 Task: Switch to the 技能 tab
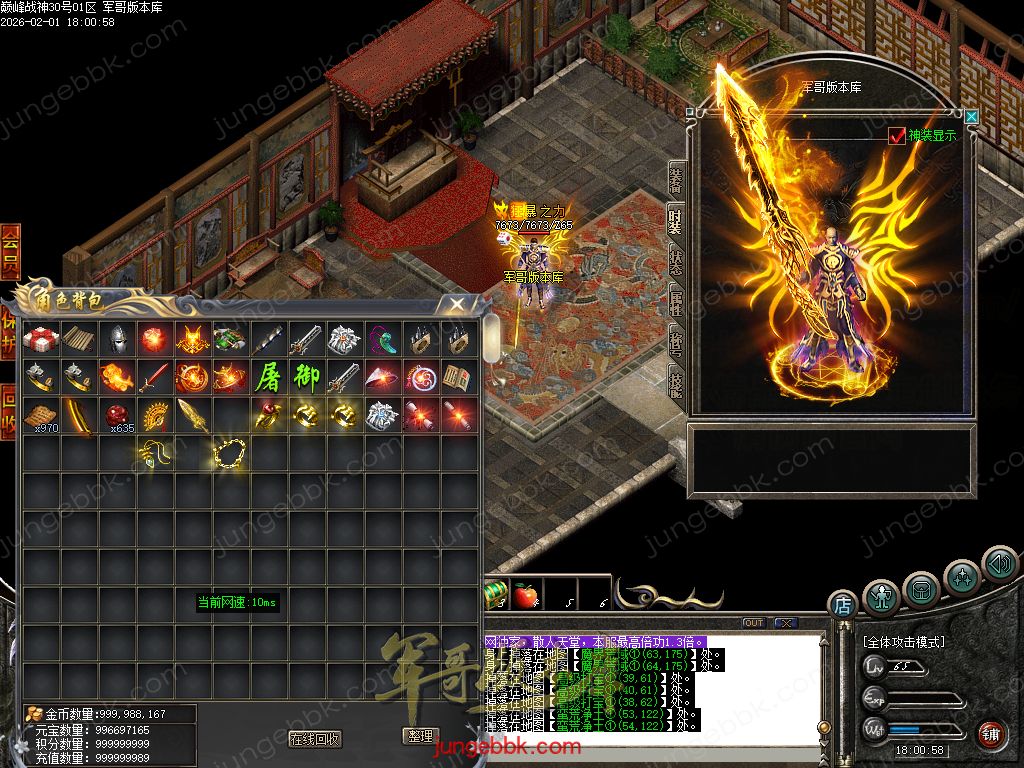pyautogui.click(x=677, y=381)
